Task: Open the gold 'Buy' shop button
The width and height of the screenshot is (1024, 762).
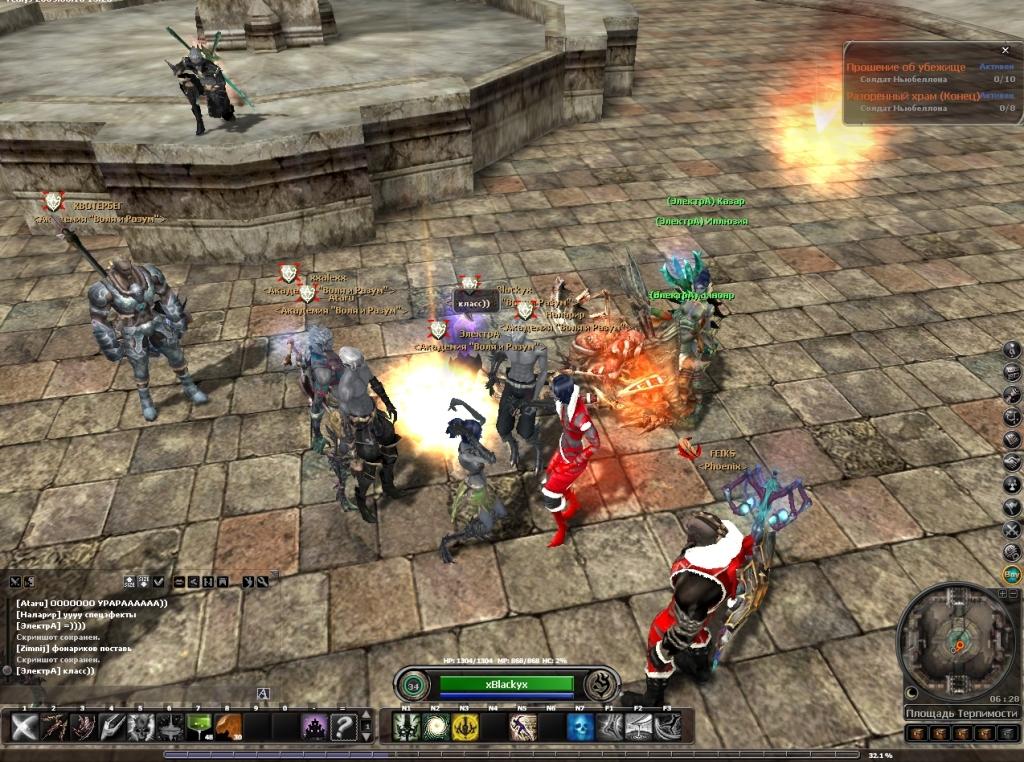Action: click(x=1012, y=574)
